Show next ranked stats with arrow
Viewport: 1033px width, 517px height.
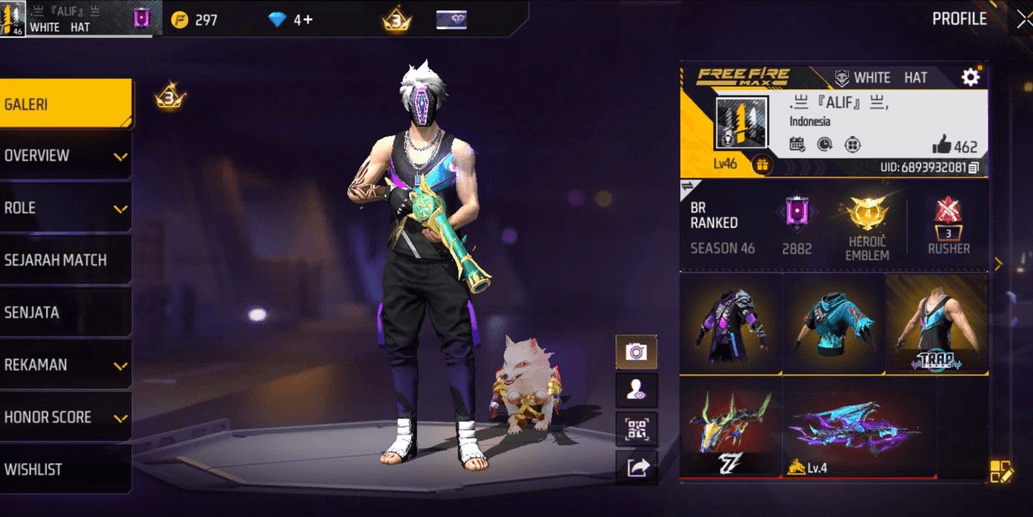click(997, 264)
